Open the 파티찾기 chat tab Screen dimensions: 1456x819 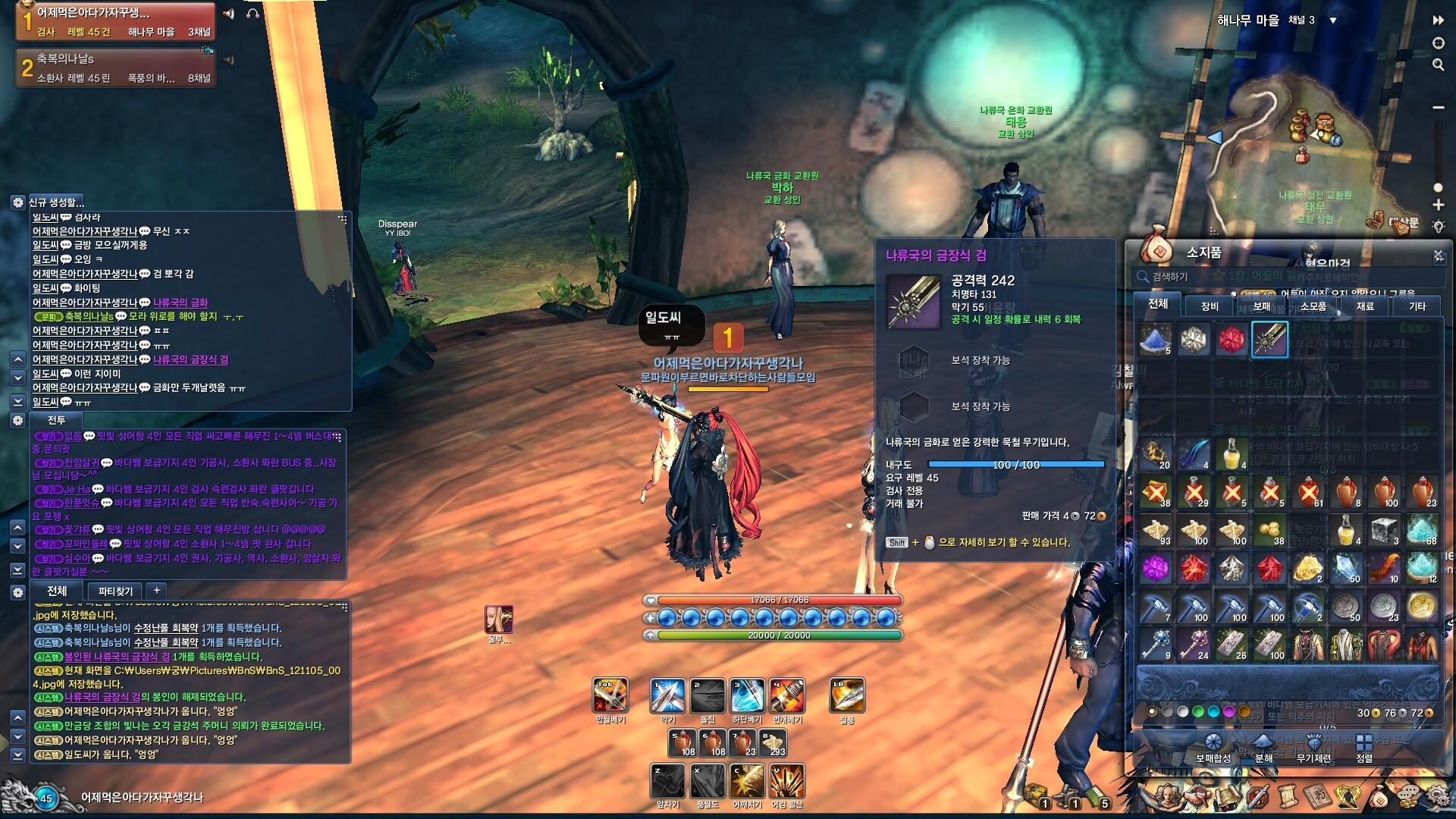click(x=115, y=591)
